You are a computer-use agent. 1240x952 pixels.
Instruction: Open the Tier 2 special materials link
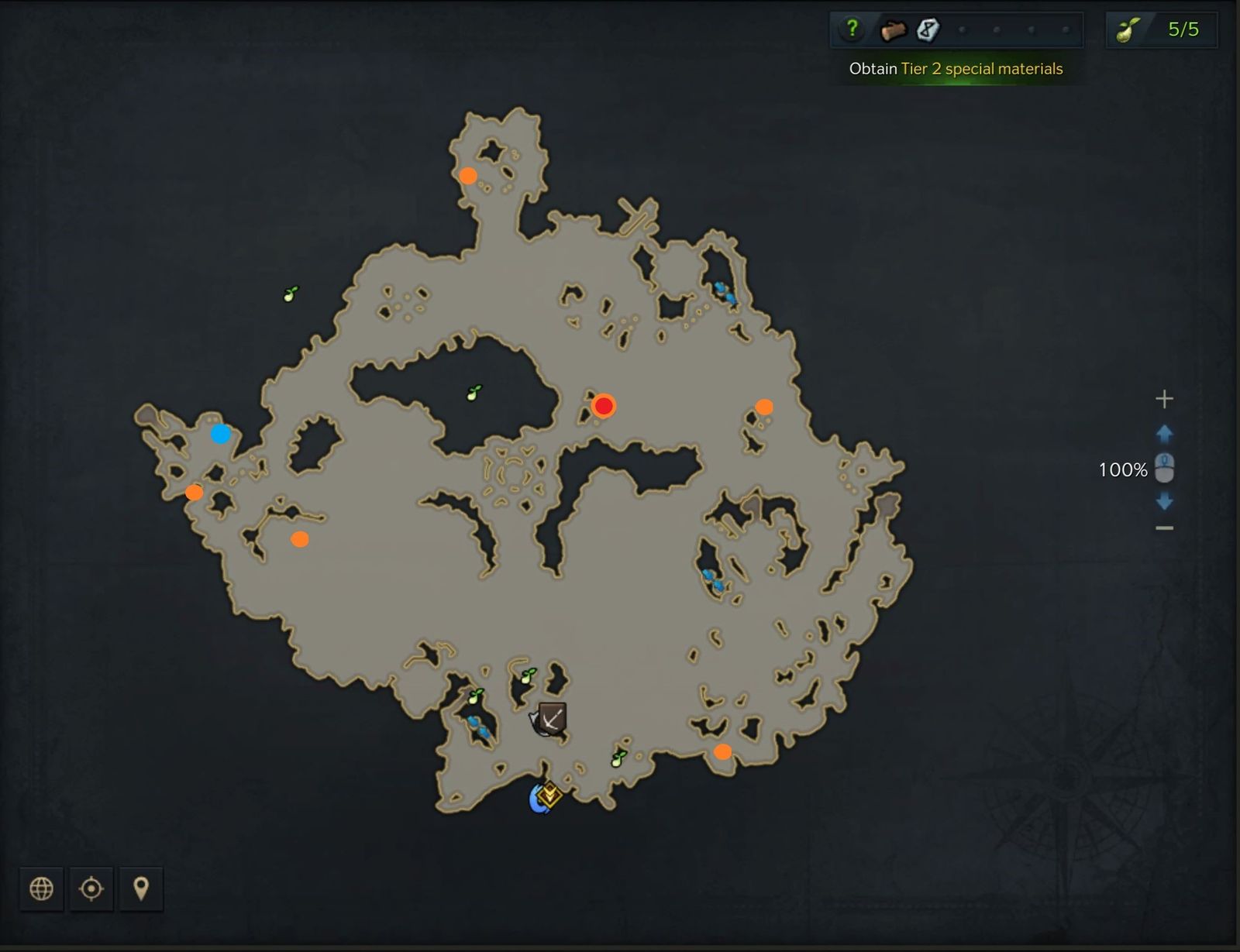981,69
